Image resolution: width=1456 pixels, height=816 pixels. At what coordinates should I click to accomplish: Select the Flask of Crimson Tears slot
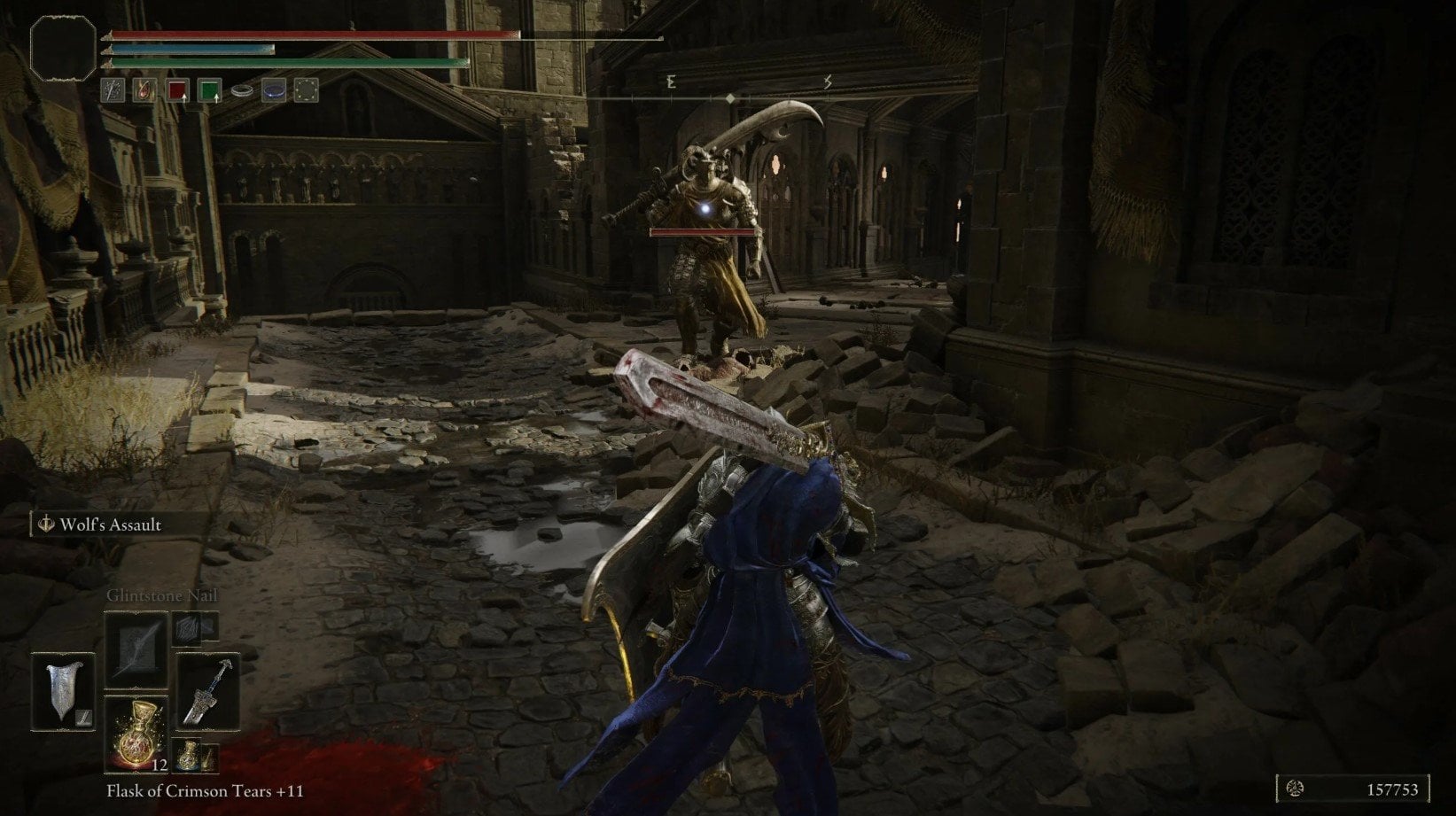pos(136,734)
